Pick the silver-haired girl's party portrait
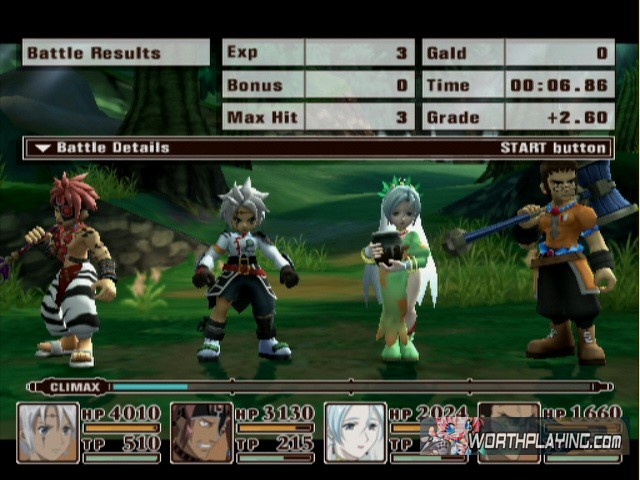The width and height of the screenshot is (640, 480). click(x=356, y=432)
